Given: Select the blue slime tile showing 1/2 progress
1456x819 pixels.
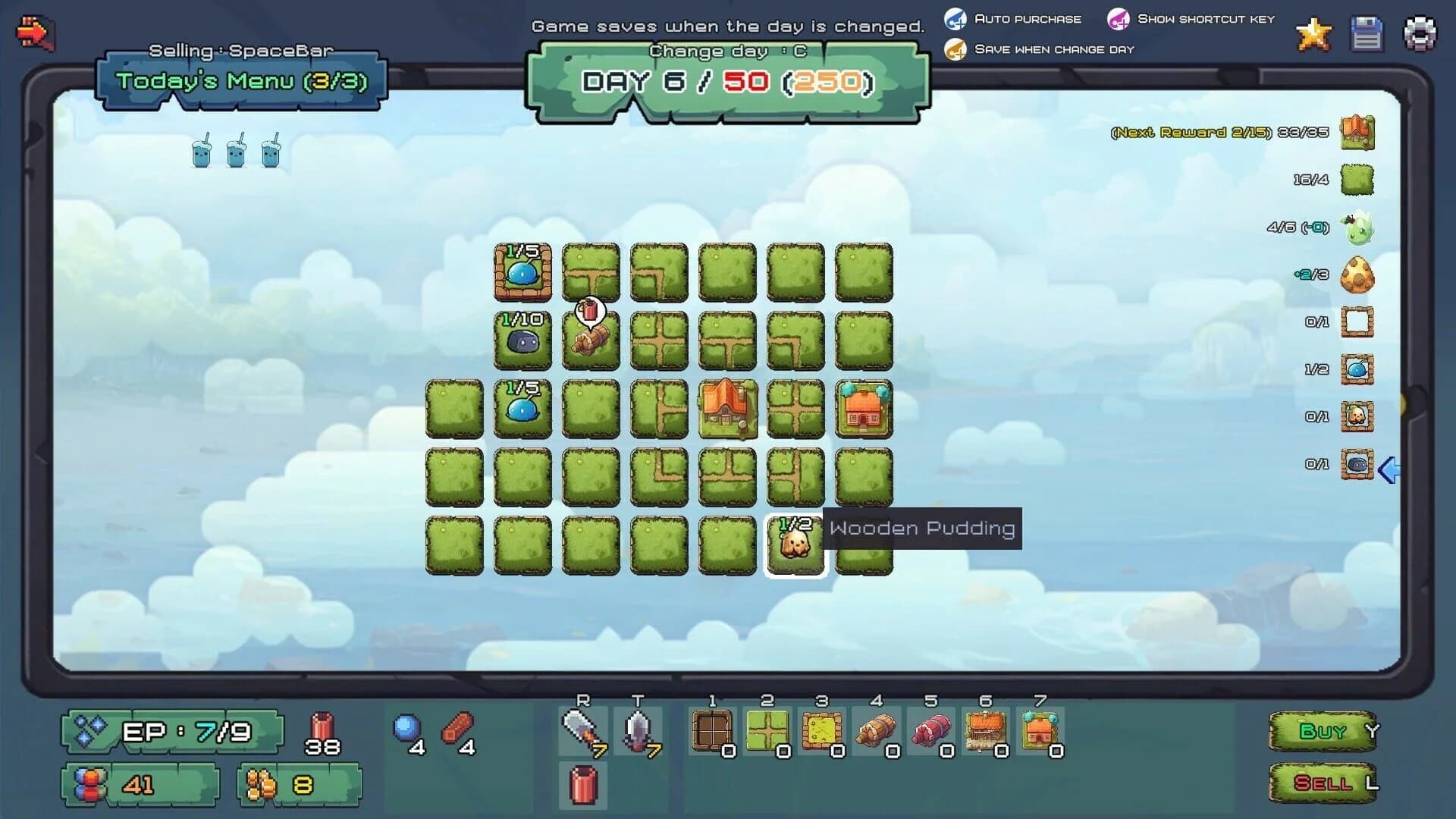Looking at the screenshot, I should tap(1357, 369).
